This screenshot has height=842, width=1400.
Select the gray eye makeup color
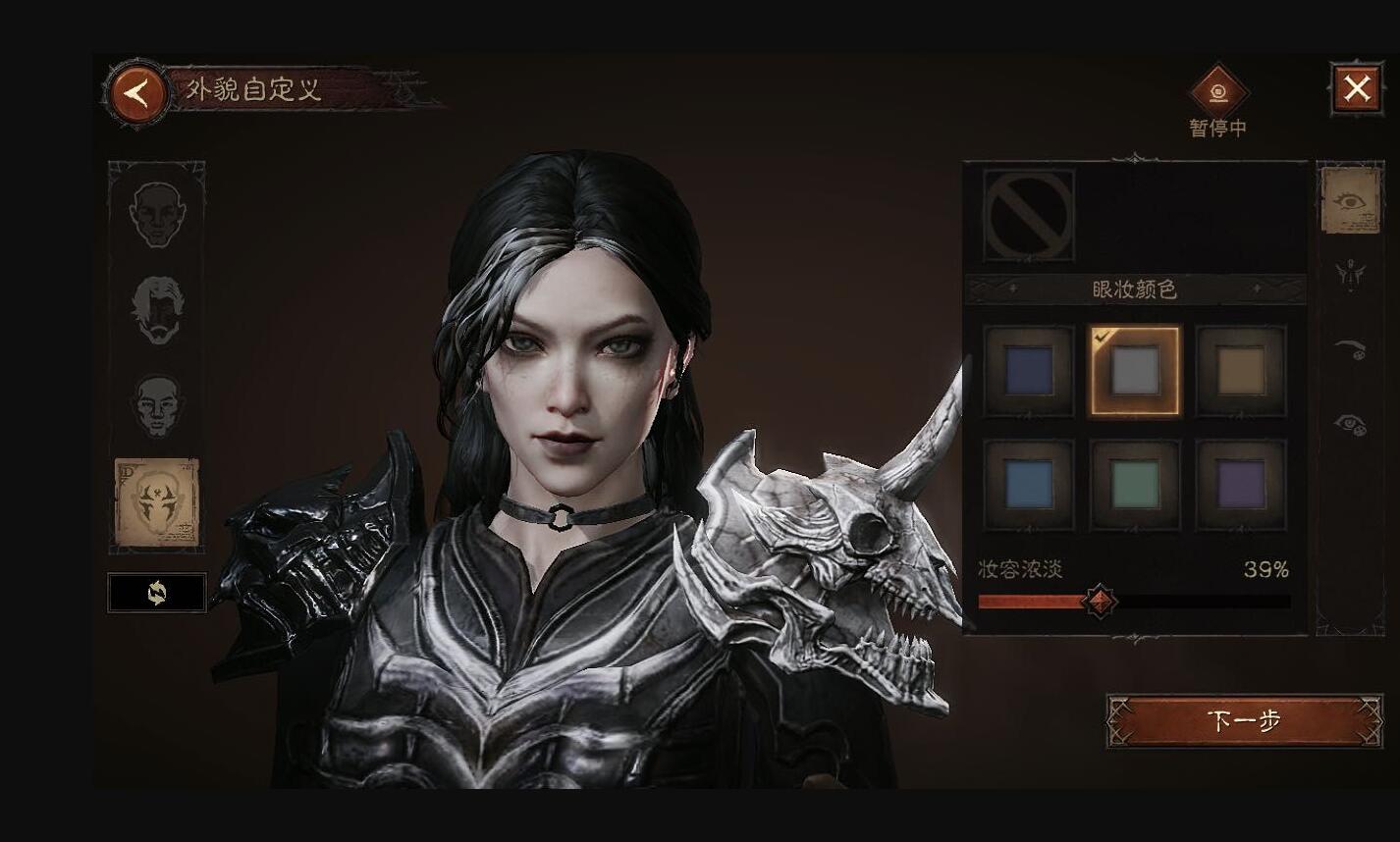(x=1134, y=371)
